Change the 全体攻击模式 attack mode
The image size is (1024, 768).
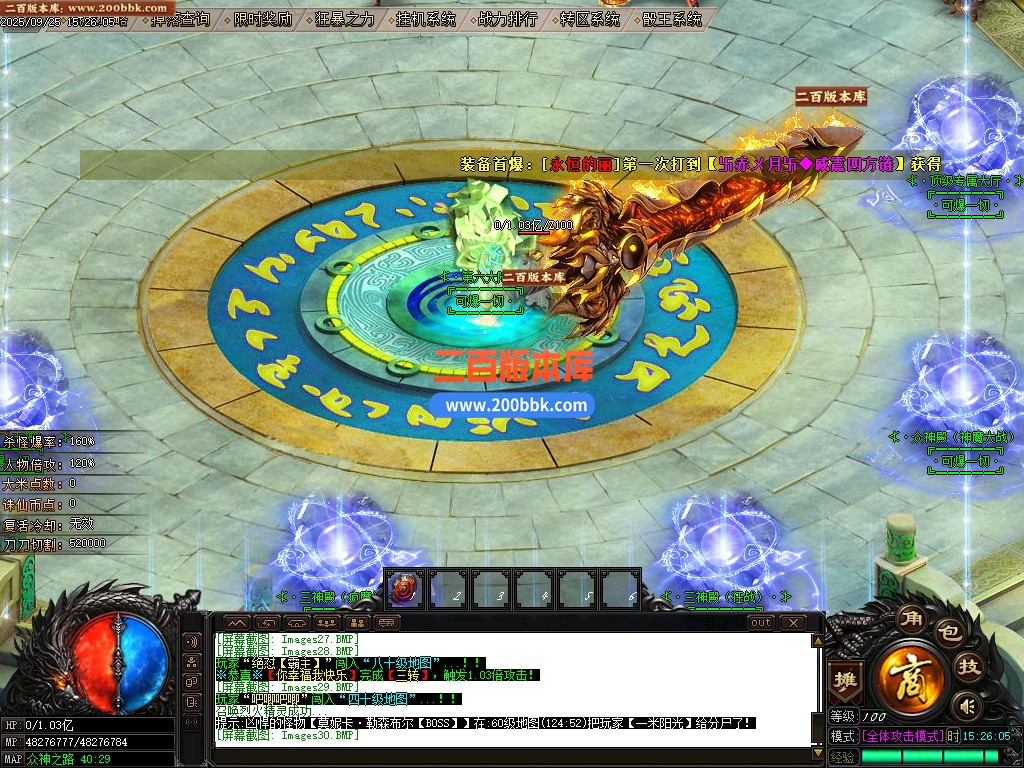tap(902, 736)
